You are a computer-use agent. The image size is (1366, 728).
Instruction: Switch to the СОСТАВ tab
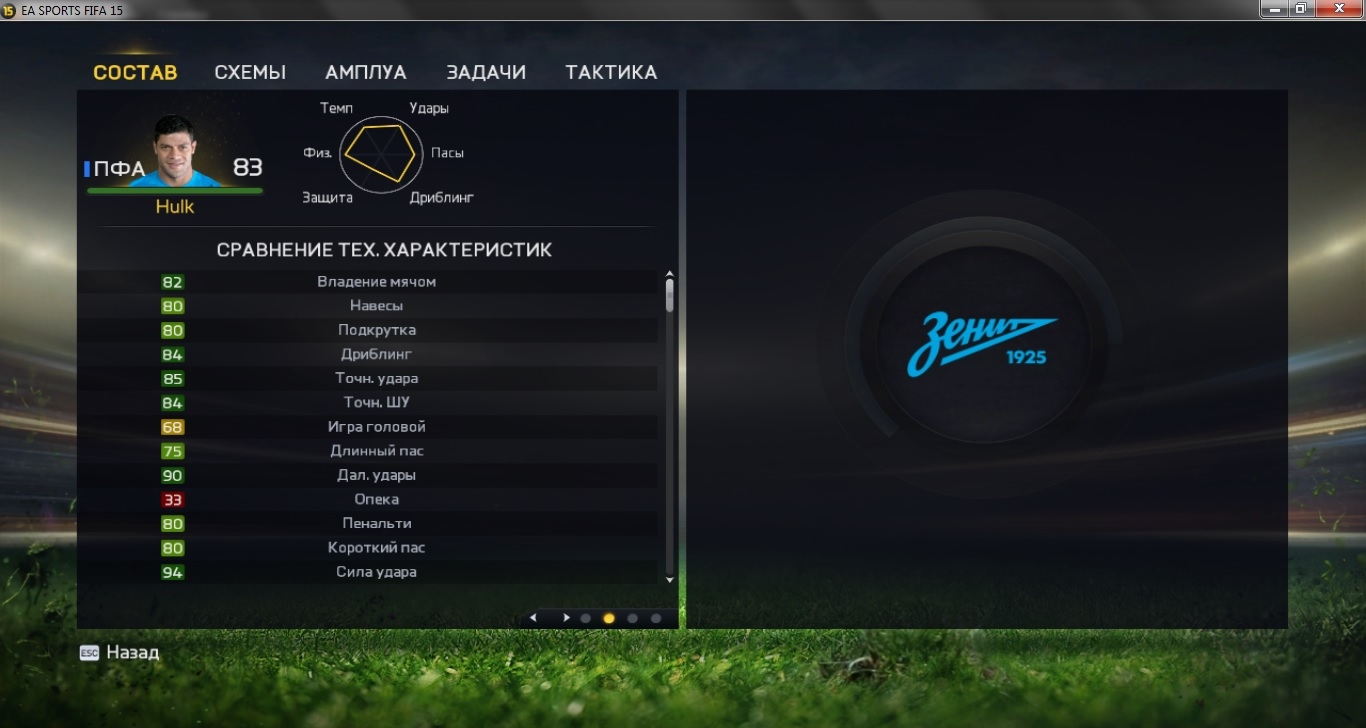coord(135,73)
